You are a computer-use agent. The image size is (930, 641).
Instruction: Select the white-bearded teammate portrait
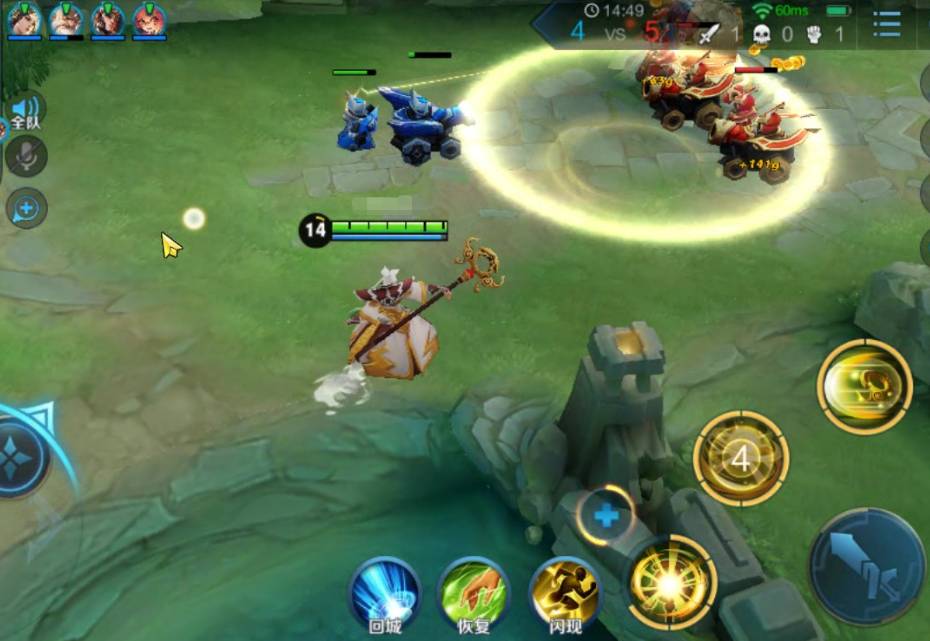[66, 19]
